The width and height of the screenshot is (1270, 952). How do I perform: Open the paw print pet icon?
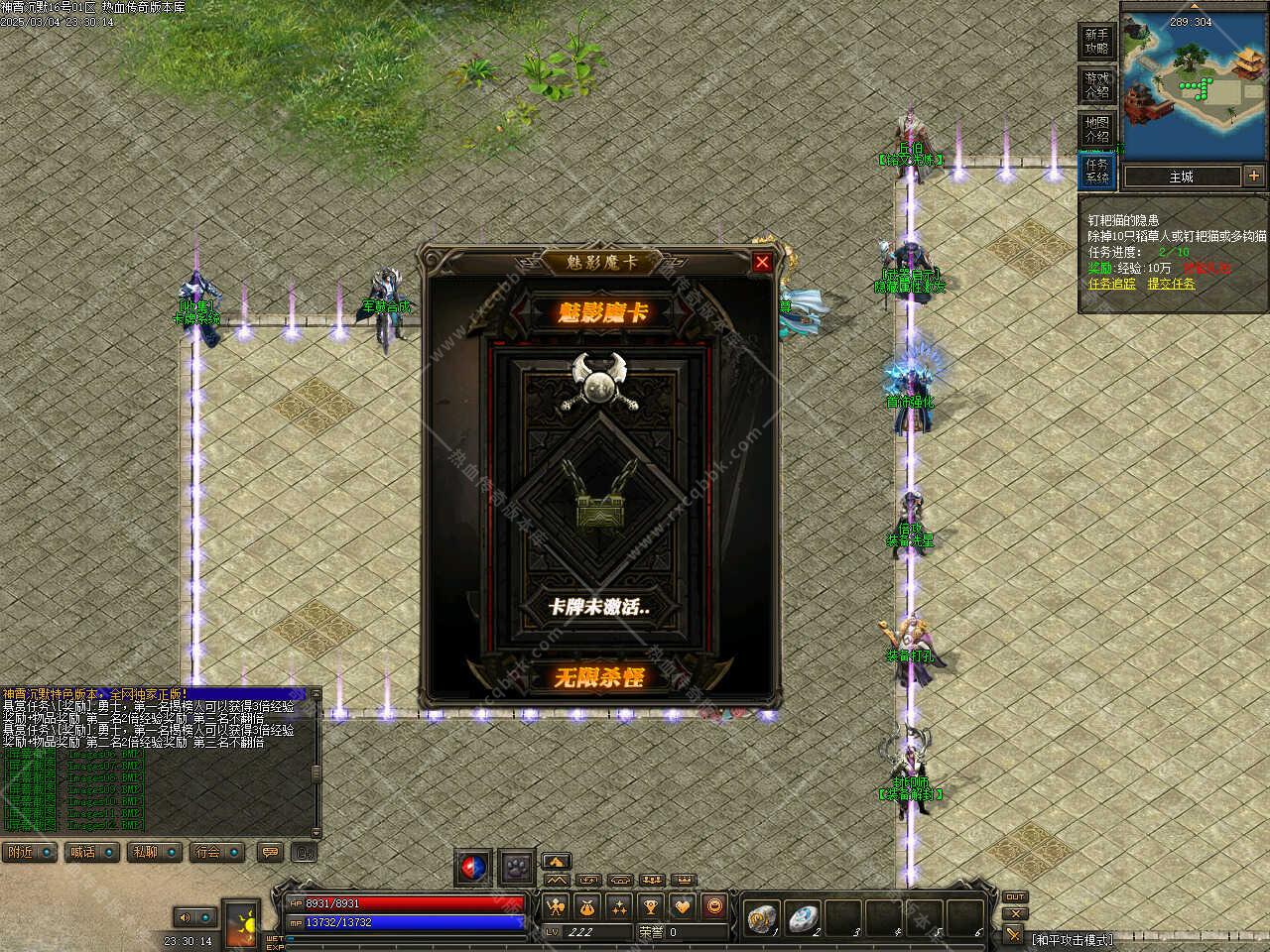517,867
